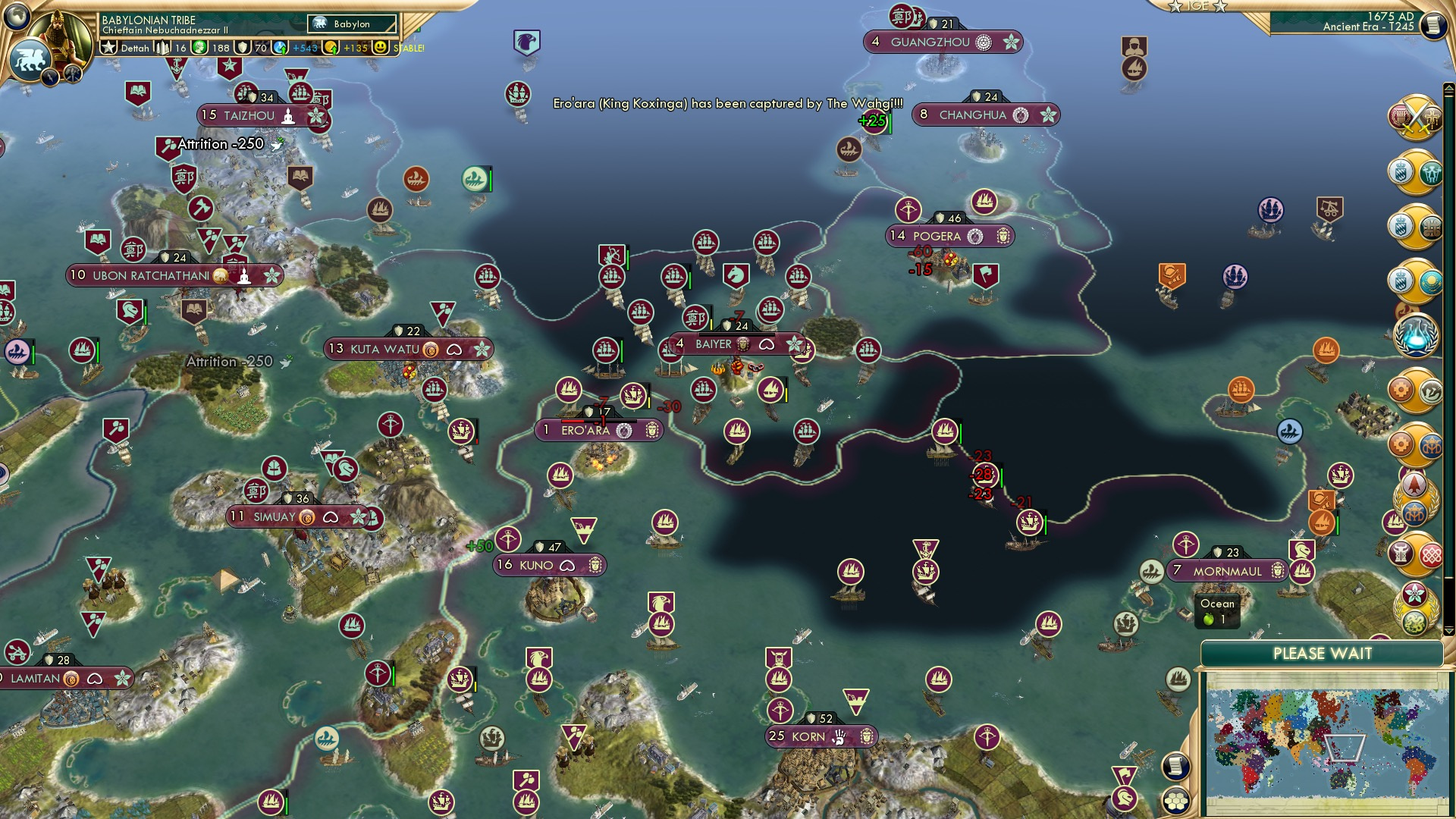Click the notification scroll icon in top-right corner
Screen dimensions: 1456x819
tap(1433, 25)
